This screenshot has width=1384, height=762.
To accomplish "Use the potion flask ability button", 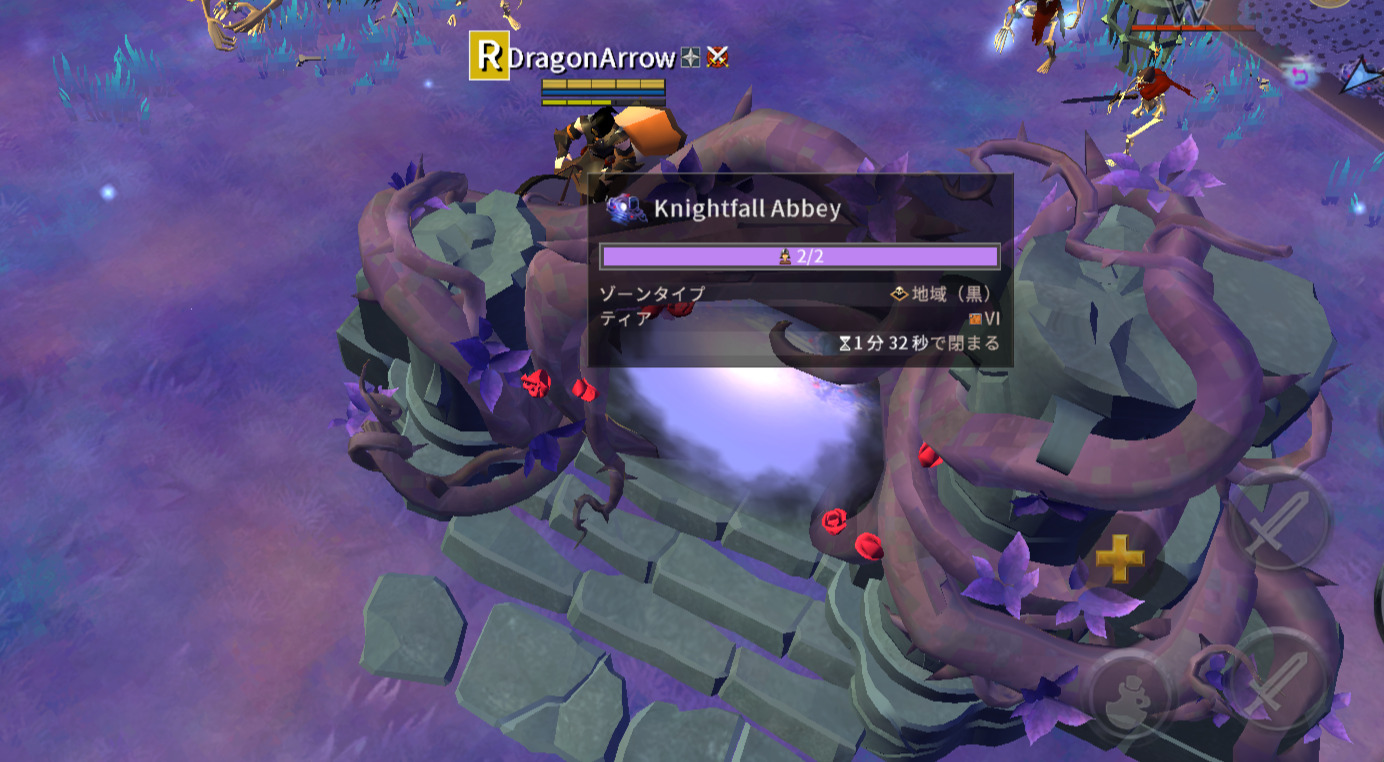I will coord(1130,693).
